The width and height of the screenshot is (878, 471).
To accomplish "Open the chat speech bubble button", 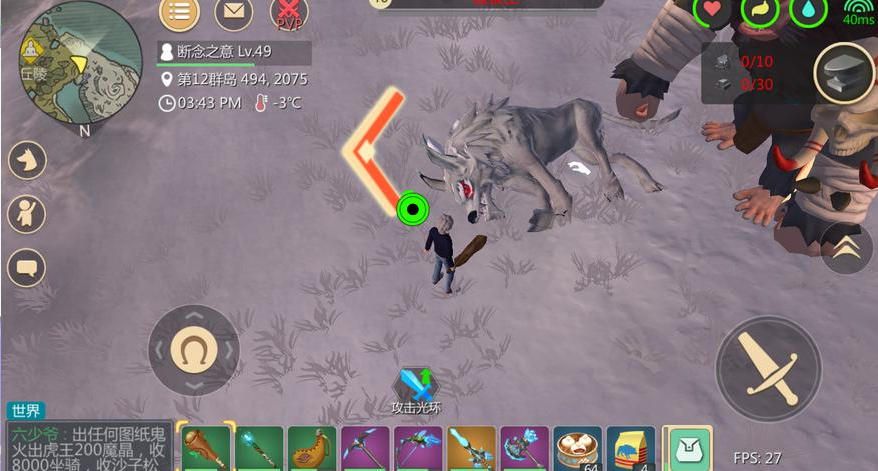I will (x=27, y=267).
